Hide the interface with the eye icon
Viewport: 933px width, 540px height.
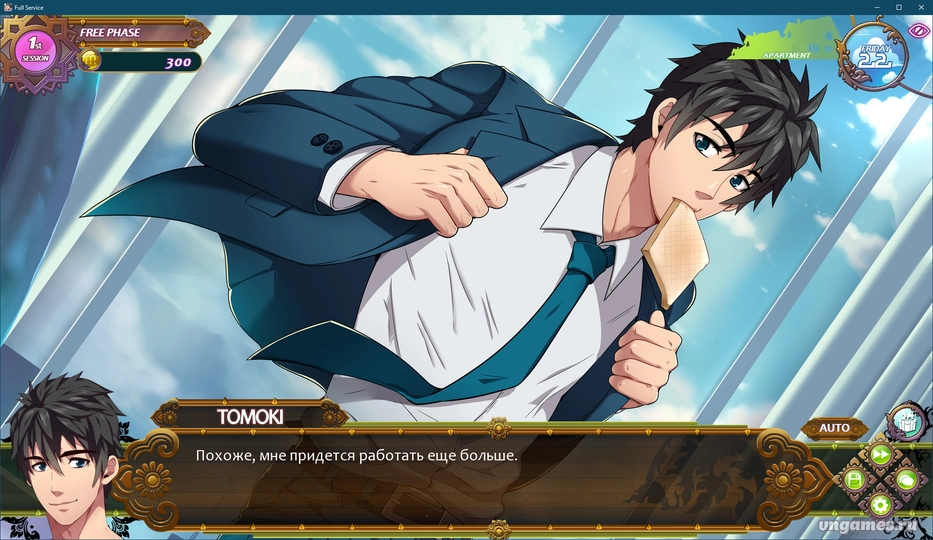coord(920,30)
